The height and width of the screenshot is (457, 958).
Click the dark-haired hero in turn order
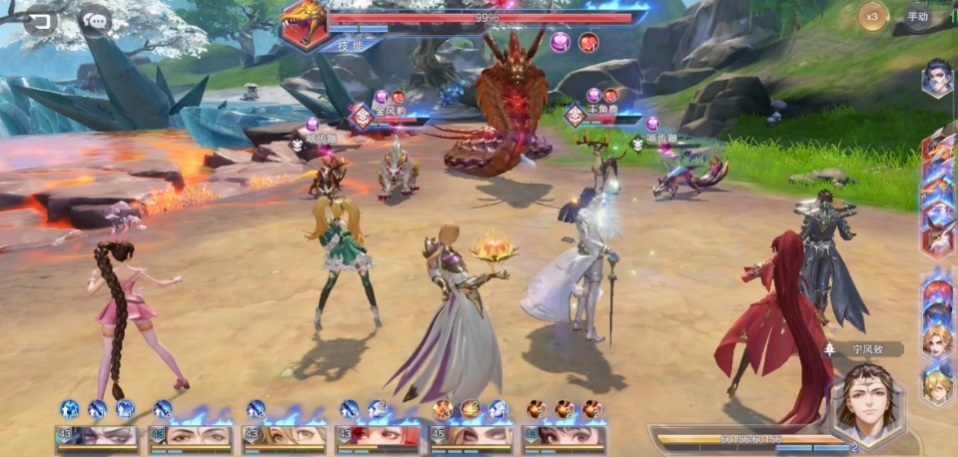[x=937, y=79]
